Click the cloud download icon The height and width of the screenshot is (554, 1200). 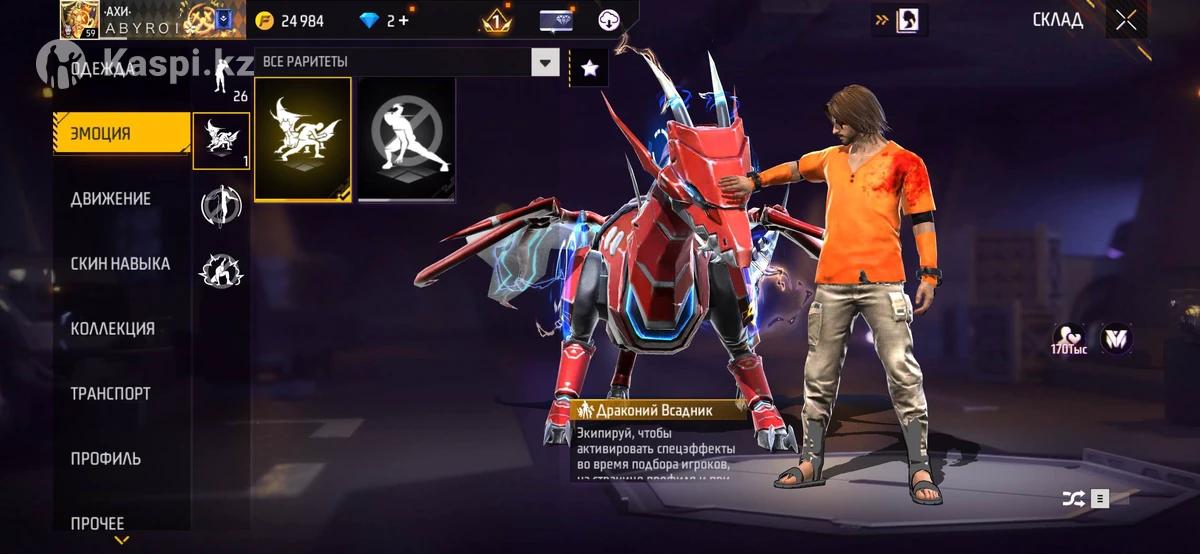(x=610, y=21)
